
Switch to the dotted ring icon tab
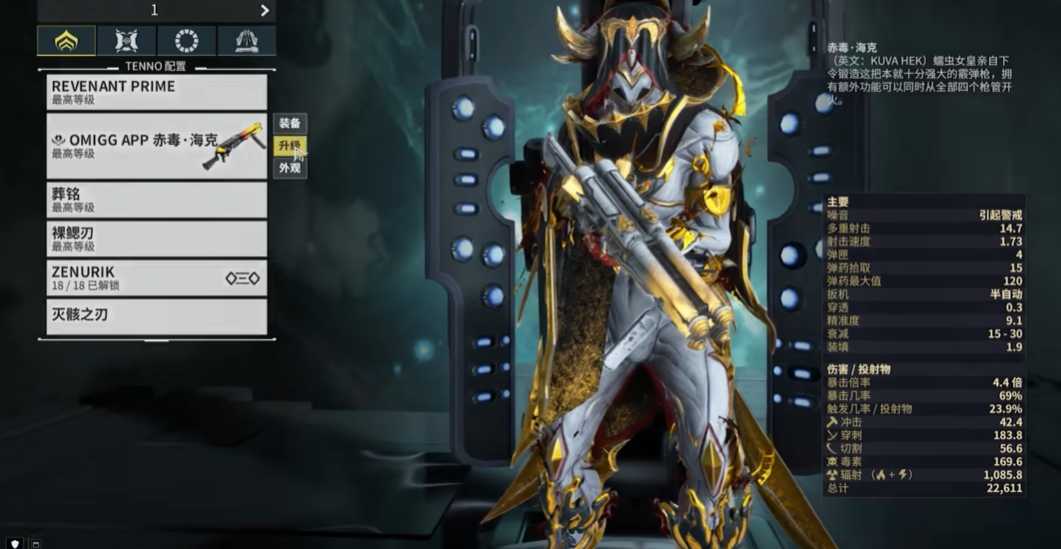(186, 41)
